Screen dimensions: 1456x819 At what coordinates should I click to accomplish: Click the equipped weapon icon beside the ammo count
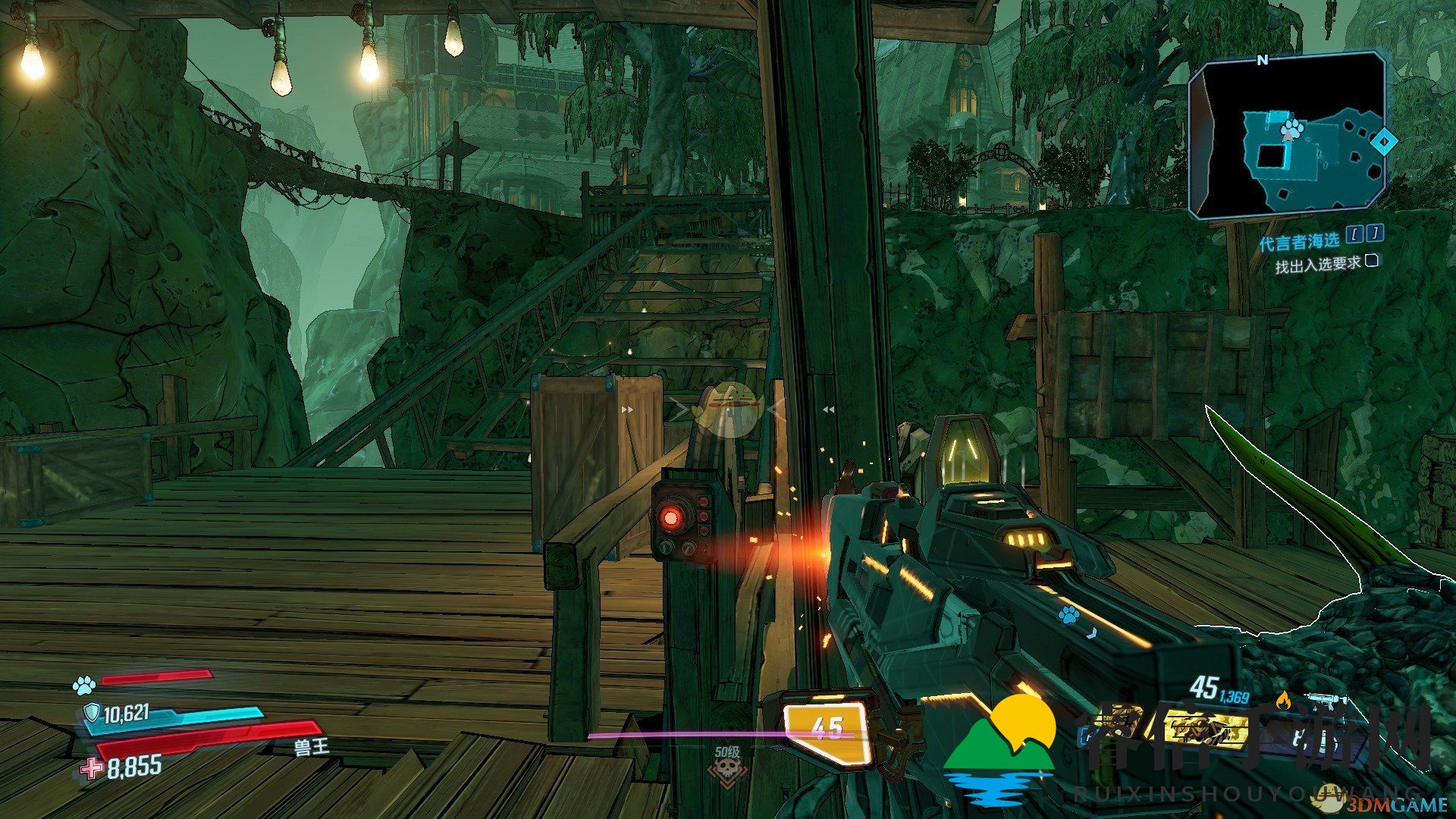(x=1325, y=701)
